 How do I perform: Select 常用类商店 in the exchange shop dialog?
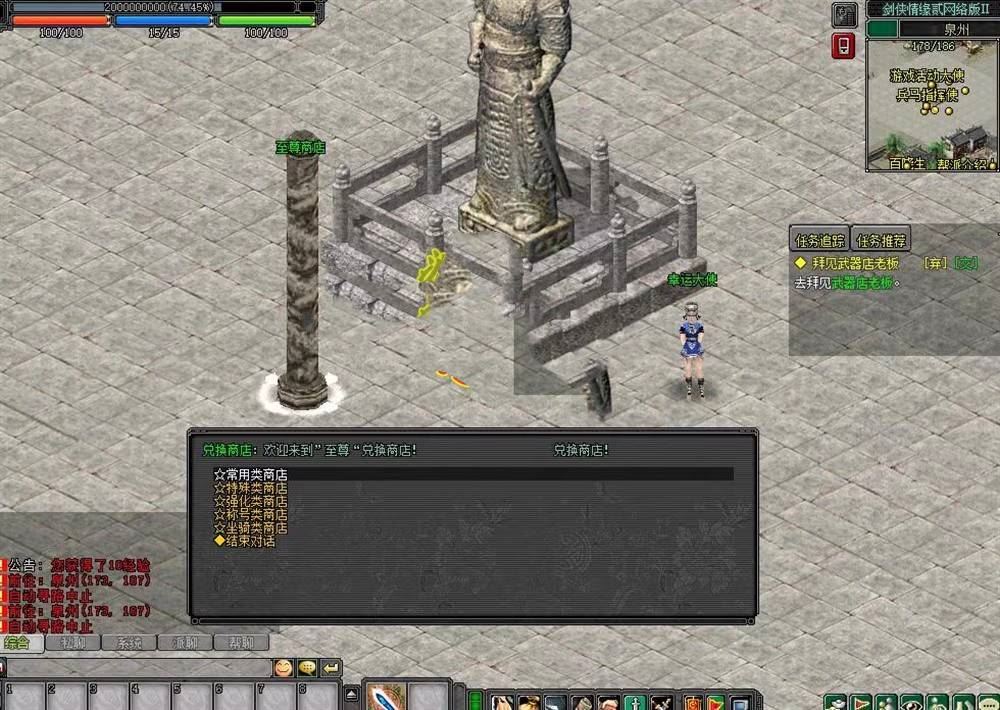(251, 475)
